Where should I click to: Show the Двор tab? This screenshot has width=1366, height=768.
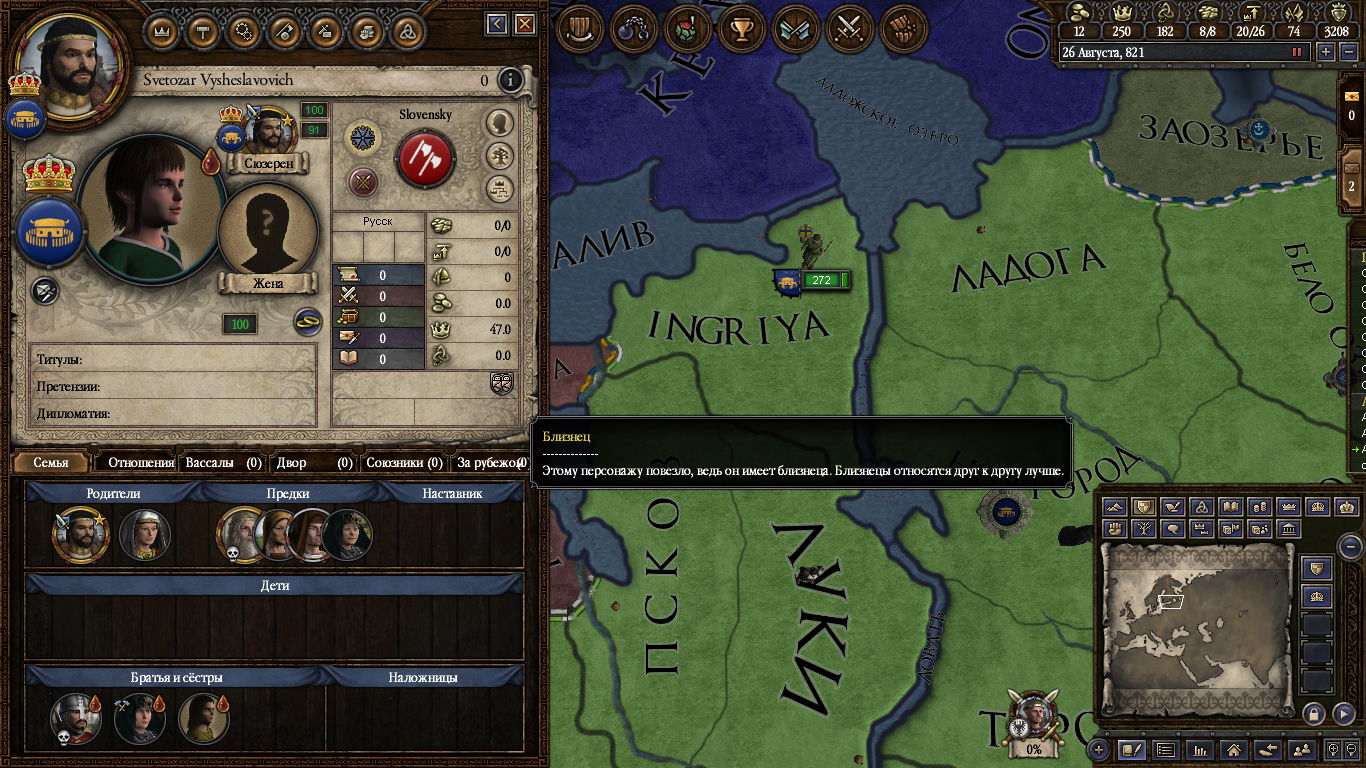[314, 463]
